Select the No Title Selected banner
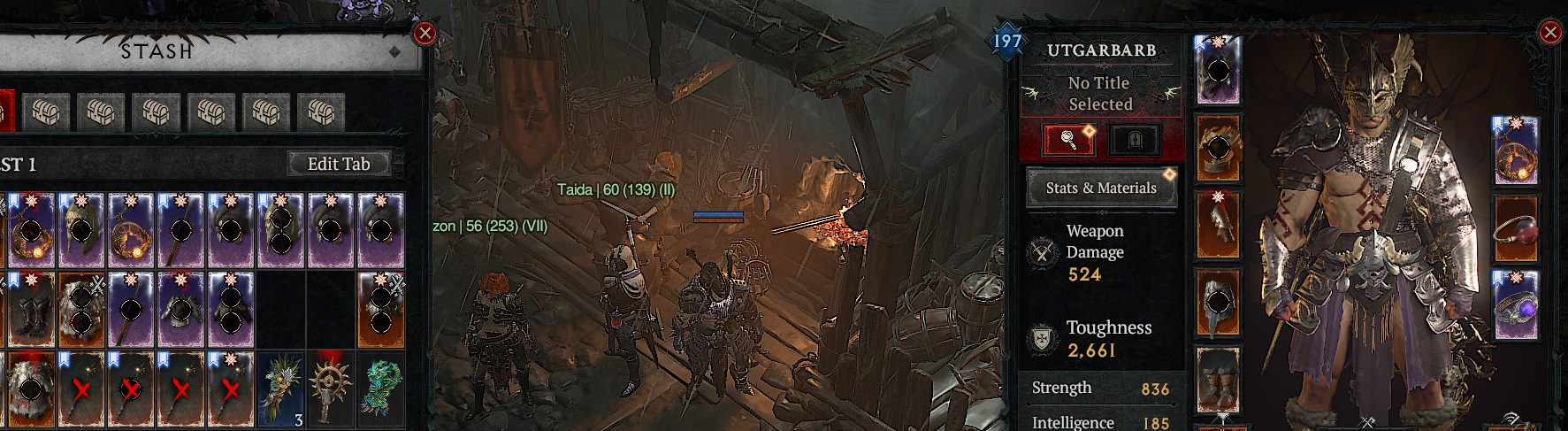 [1099, 93]
